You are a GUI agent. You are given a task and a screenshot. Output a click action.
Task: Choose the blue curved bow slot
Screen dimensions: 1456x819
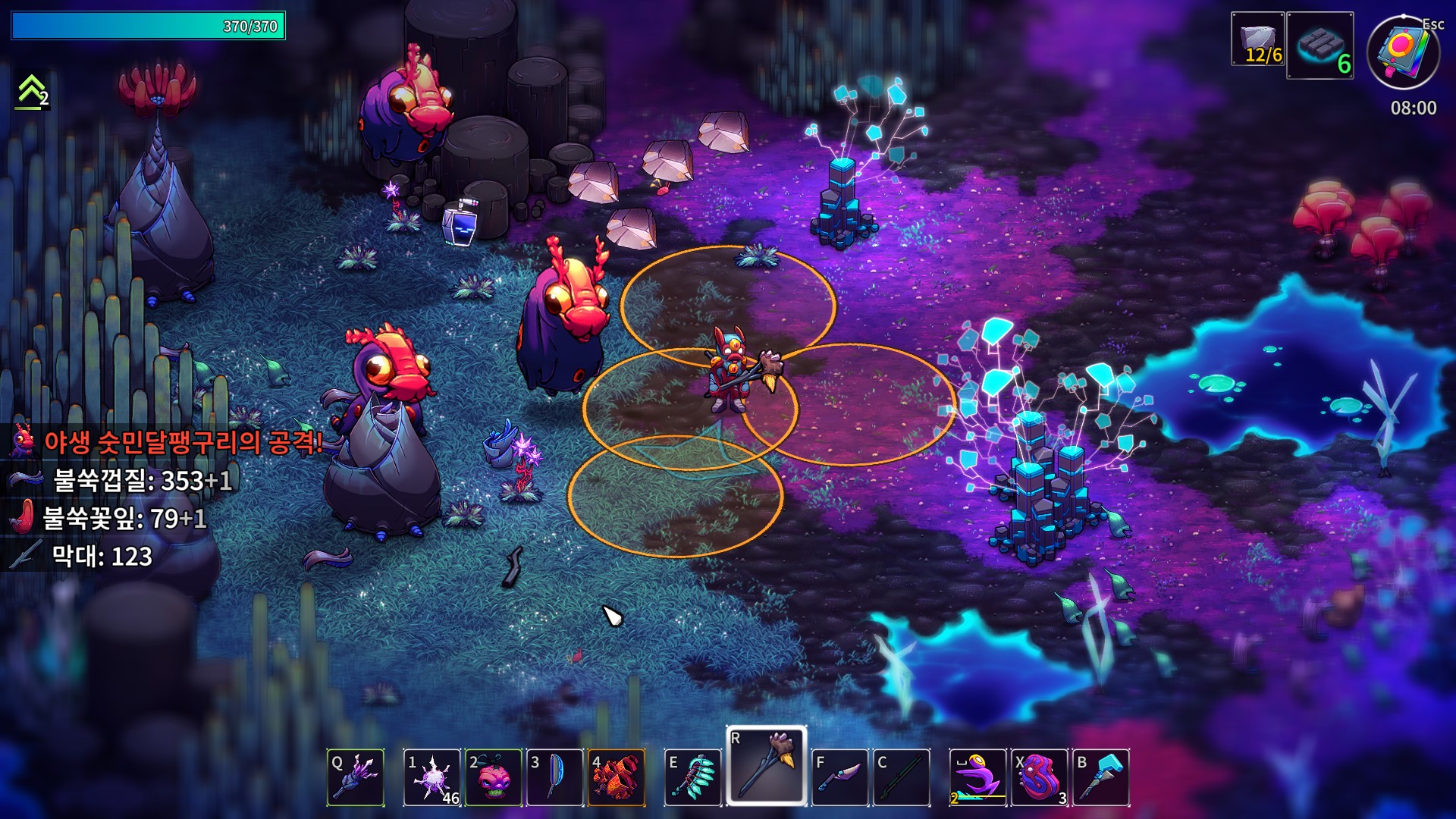[x=555, y=777]
